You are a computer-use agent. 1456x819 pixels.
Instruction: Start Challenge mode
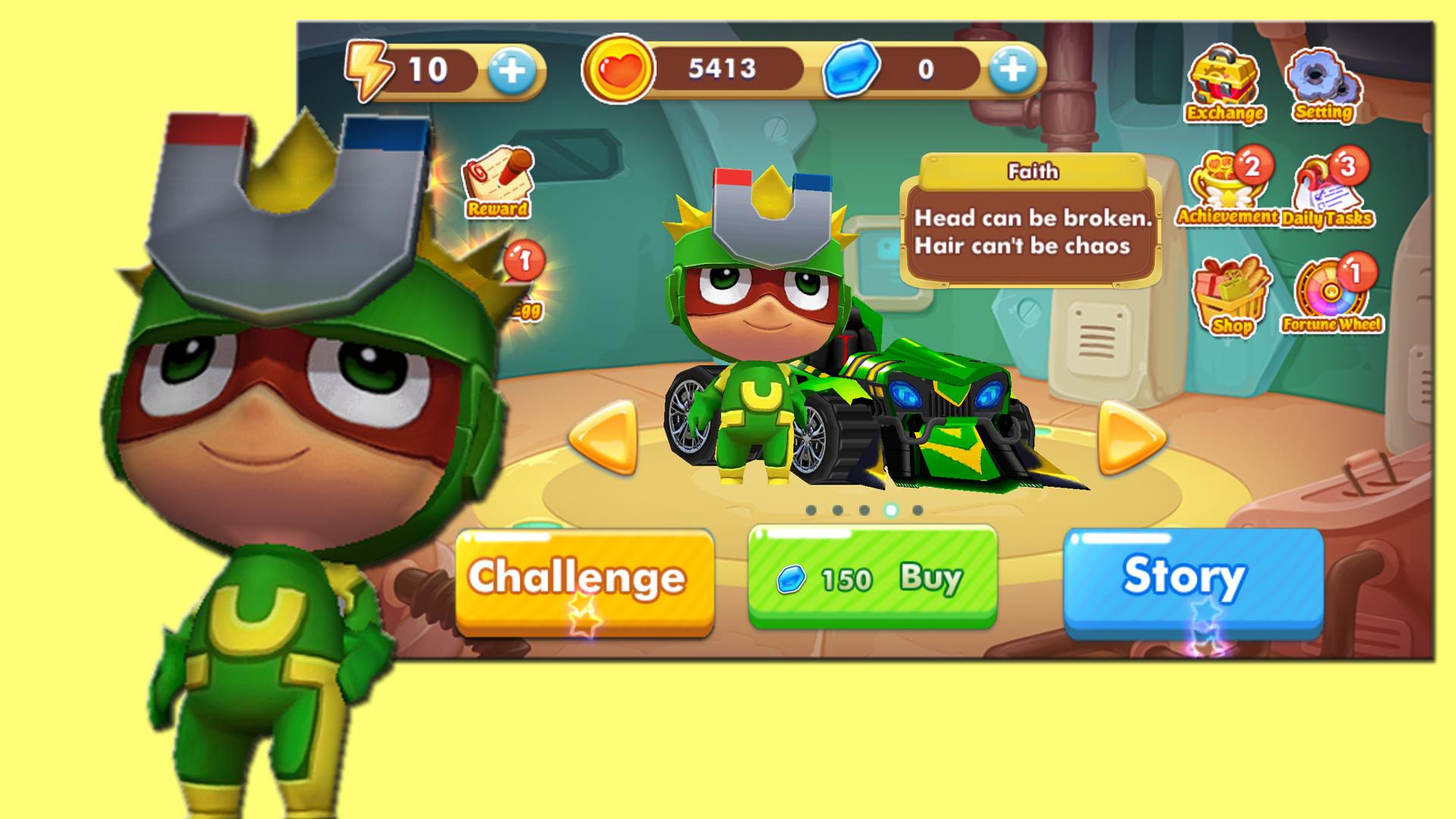[584, 580]
